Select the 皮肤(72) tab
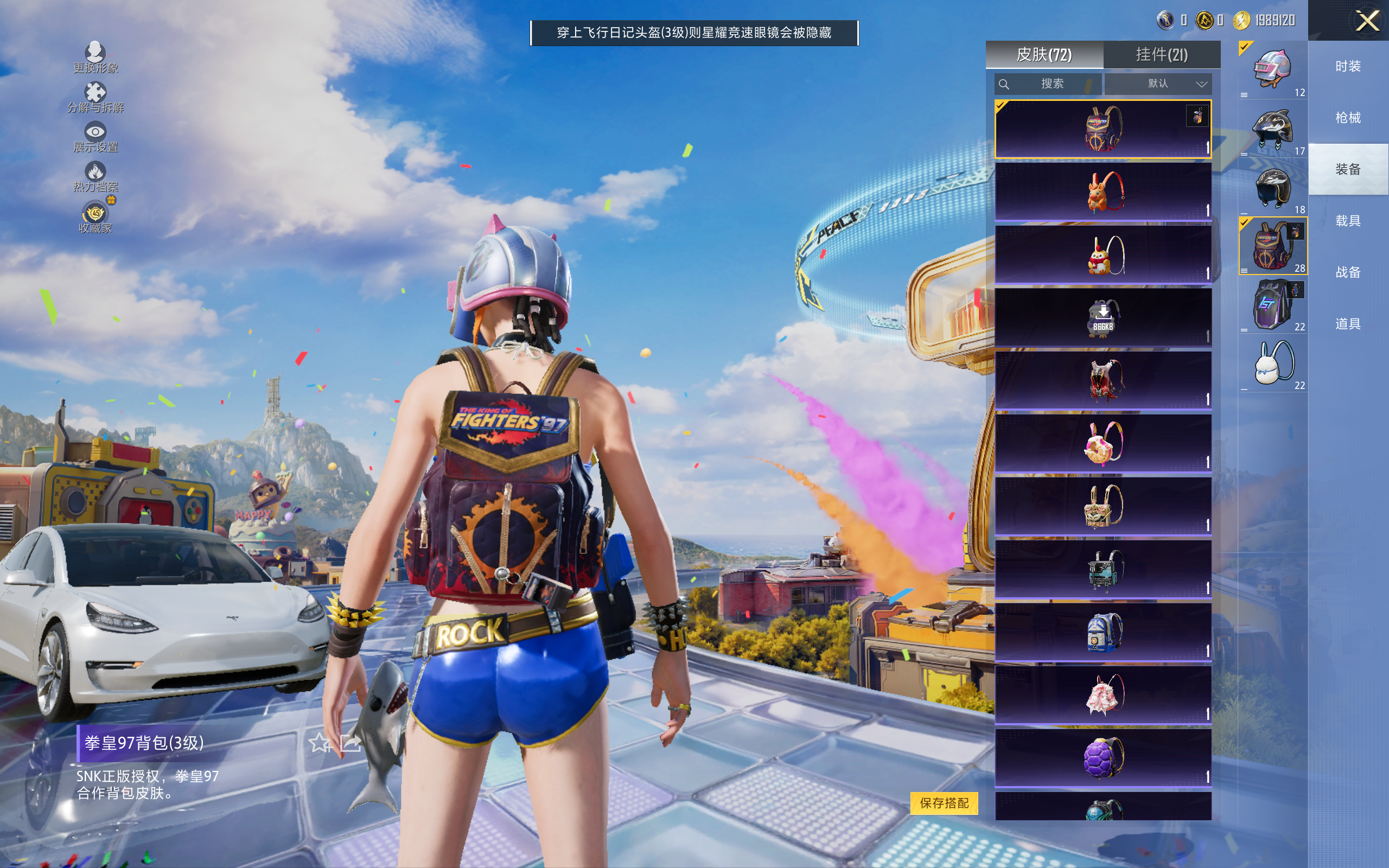This screenshot has width=1389, height=868. click(1043, 55)
